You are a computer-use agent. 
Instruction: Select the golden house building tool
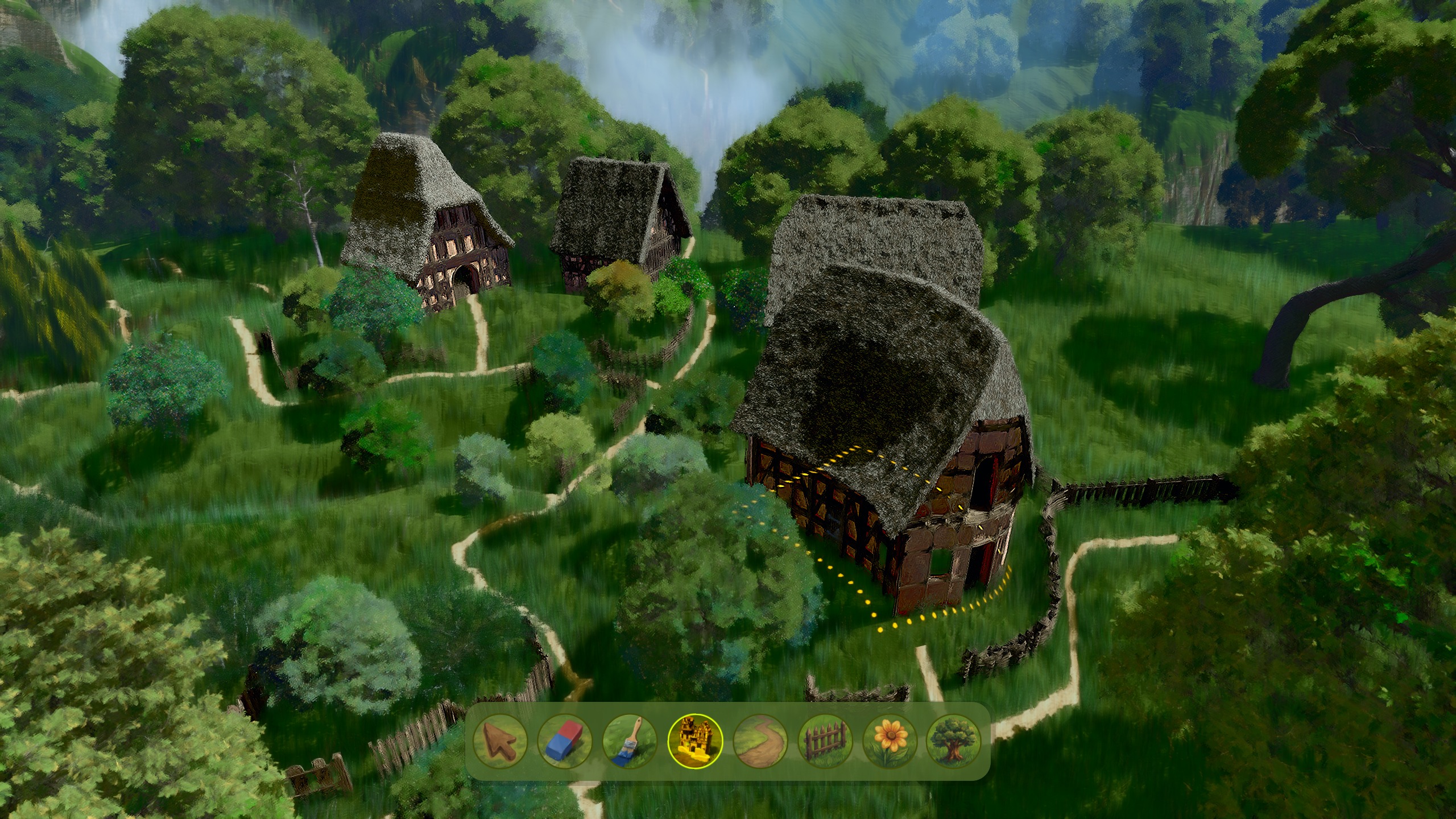point(695,741)
